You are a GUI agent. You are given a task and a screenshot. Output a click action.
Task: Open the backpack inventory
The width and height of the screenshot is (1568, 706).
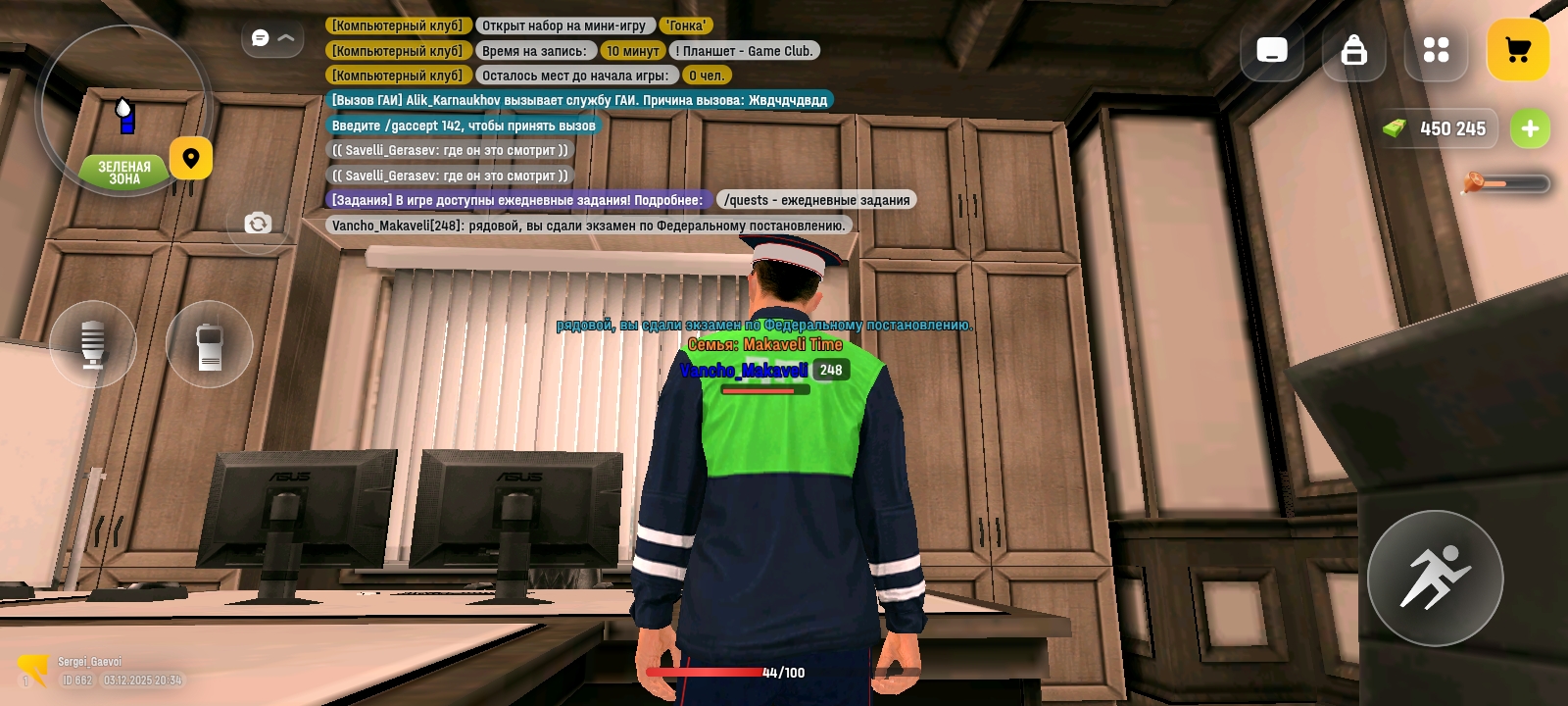[x=1353, y=50]
